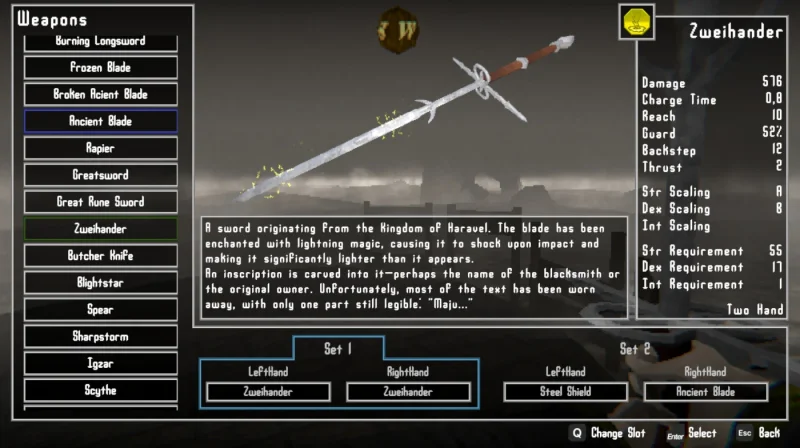
Task: Switch to the Set 1 tab
Action: [x=338, y=349]
